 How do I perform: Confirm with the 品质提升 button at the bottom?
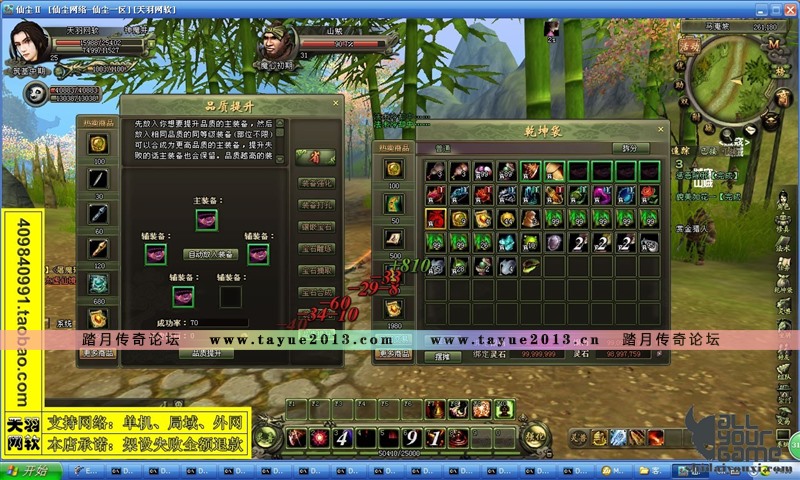coord(207,353)
